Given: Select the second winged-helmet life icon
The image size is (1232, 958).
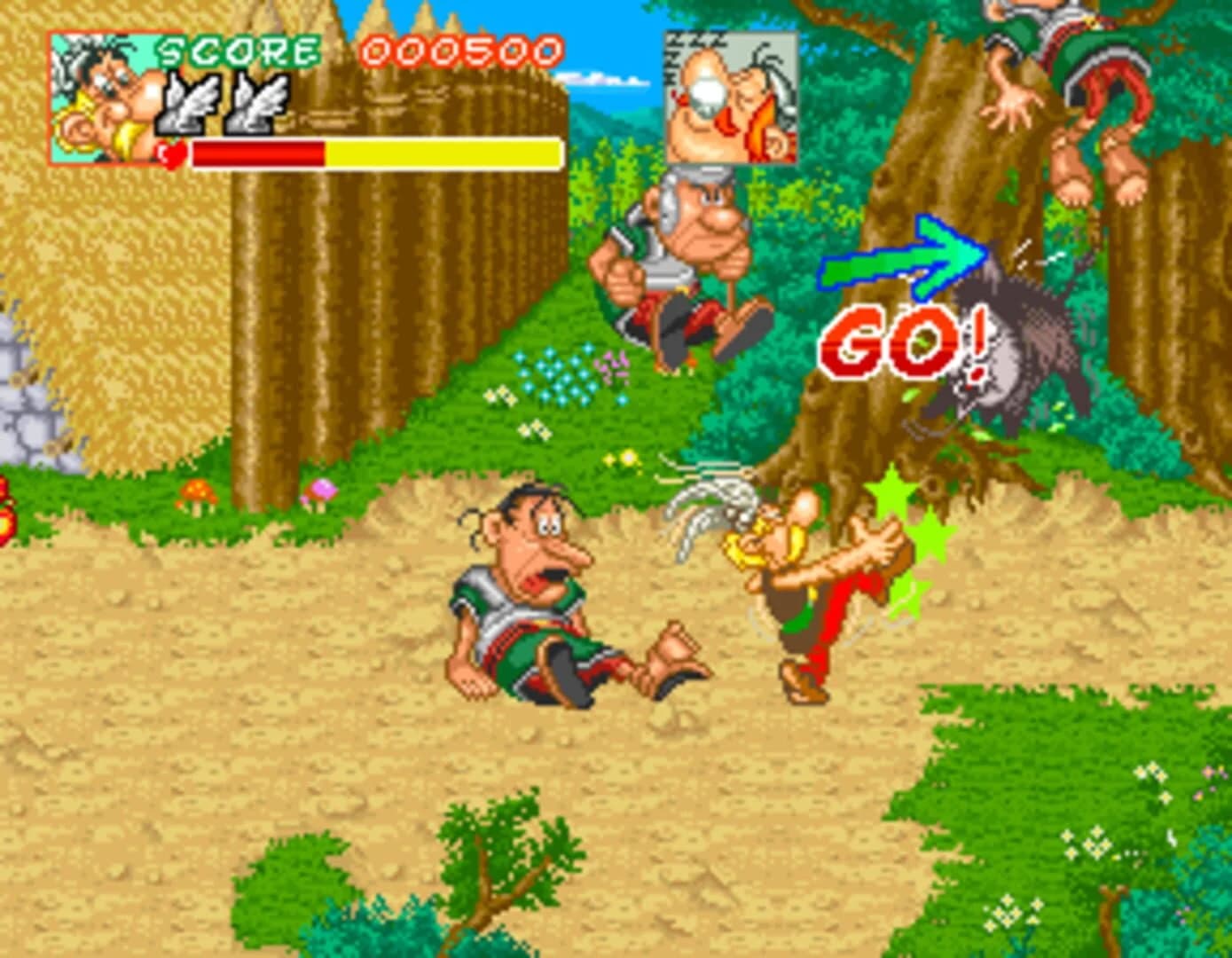Looking at the screenshot, I should [257, 102].
